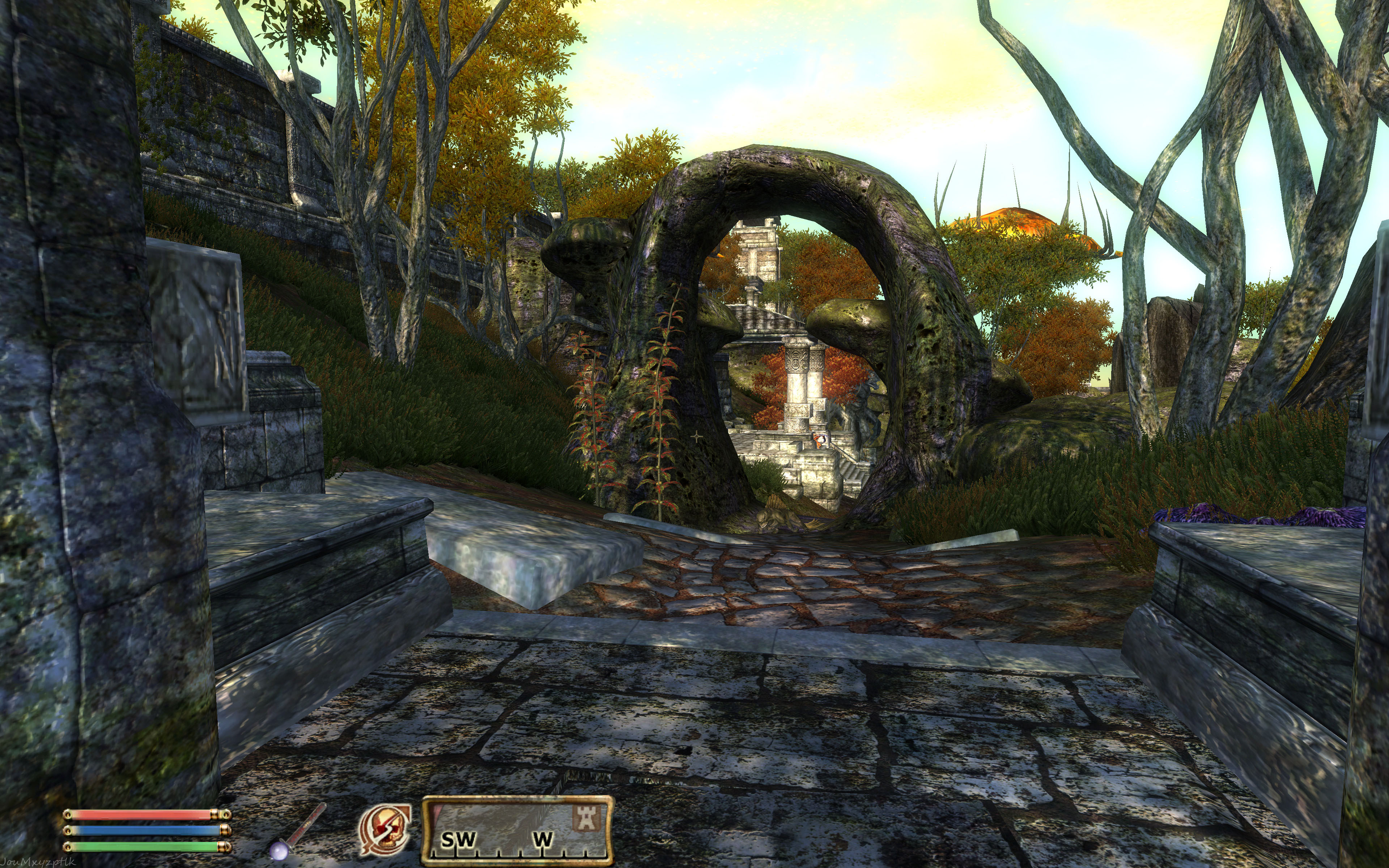This screenshot has width=1389, height=868.
Task: Click the skull spell icon
Action: [x=384, y=830]
